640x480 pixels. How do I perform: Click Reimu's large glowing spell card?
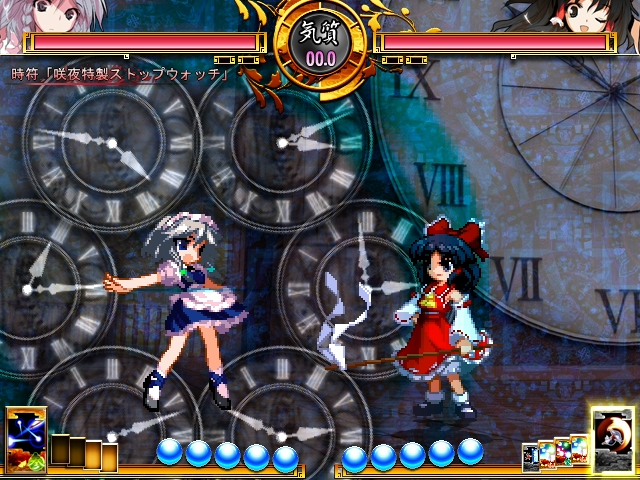tap(610, 438)
